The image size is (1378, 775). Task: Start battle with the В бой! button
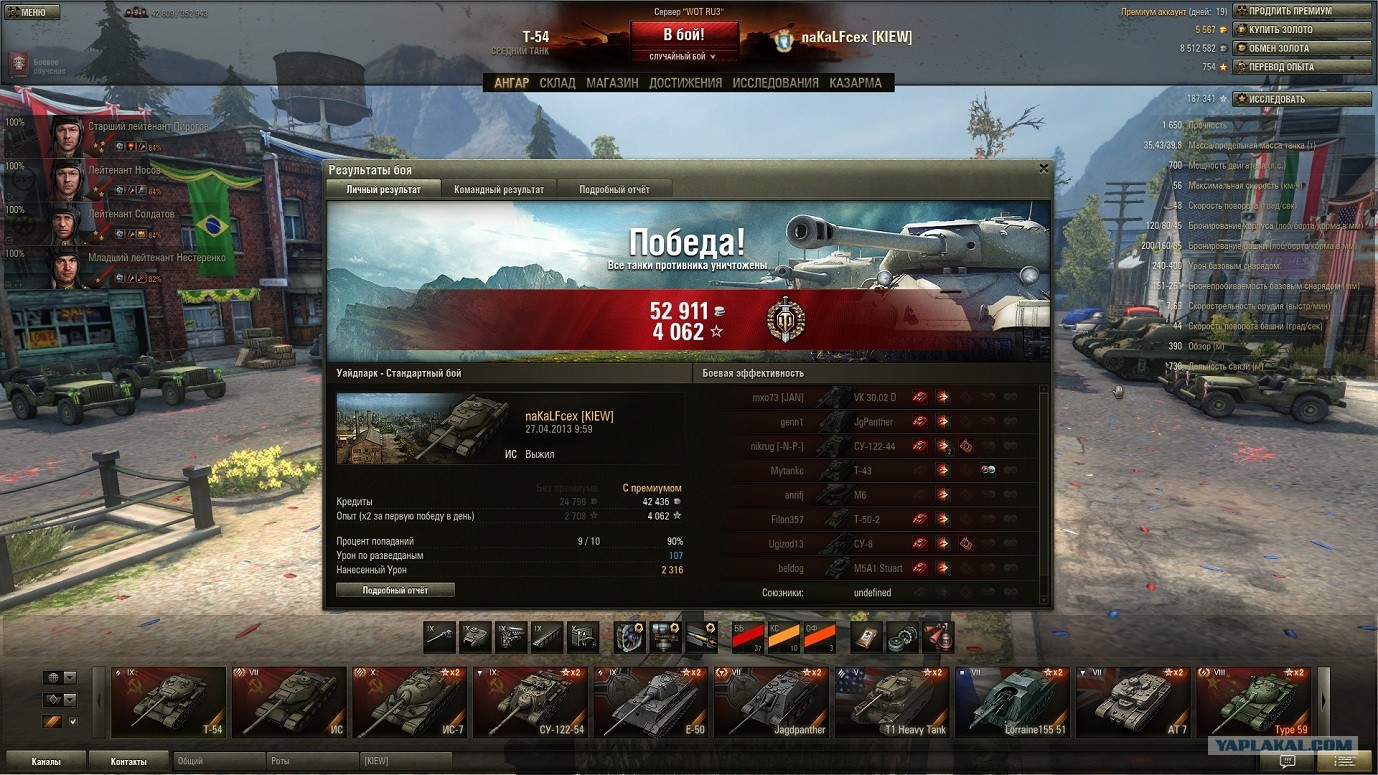pos(684,34)
